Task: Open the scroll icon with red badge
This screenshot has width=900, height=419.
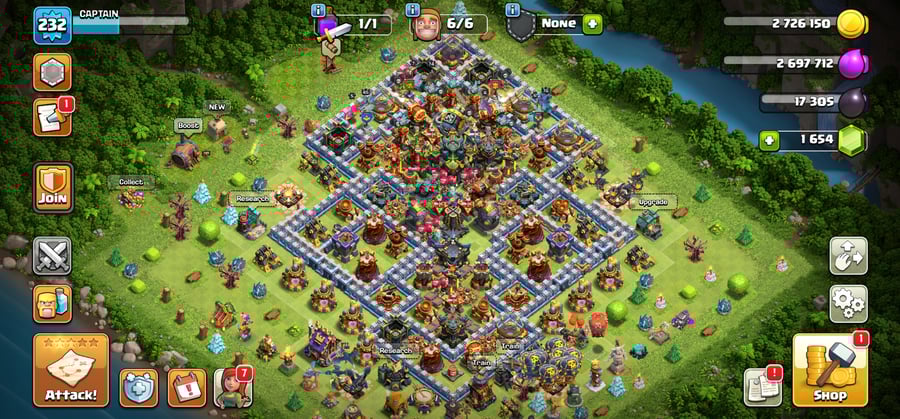Action: pos(51,118)
